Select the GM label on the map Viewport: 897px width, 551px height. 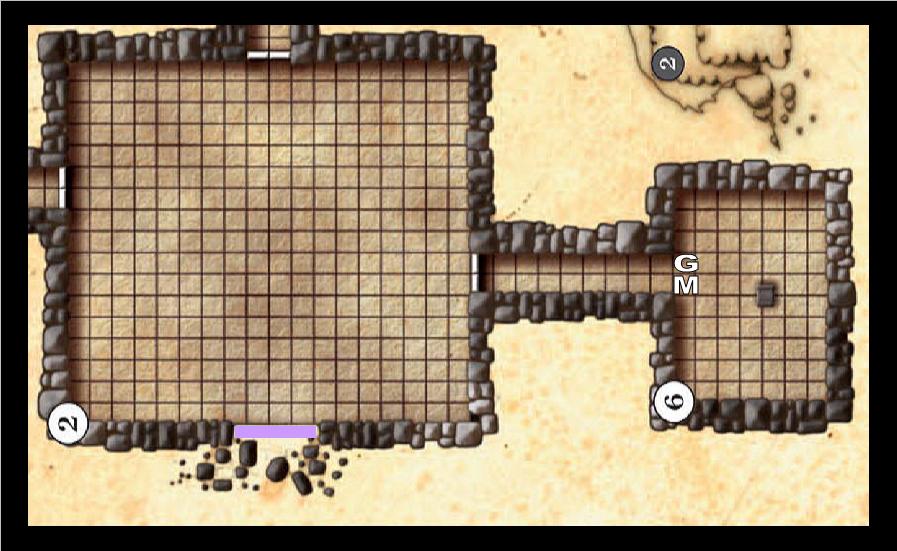pos(686,274)
